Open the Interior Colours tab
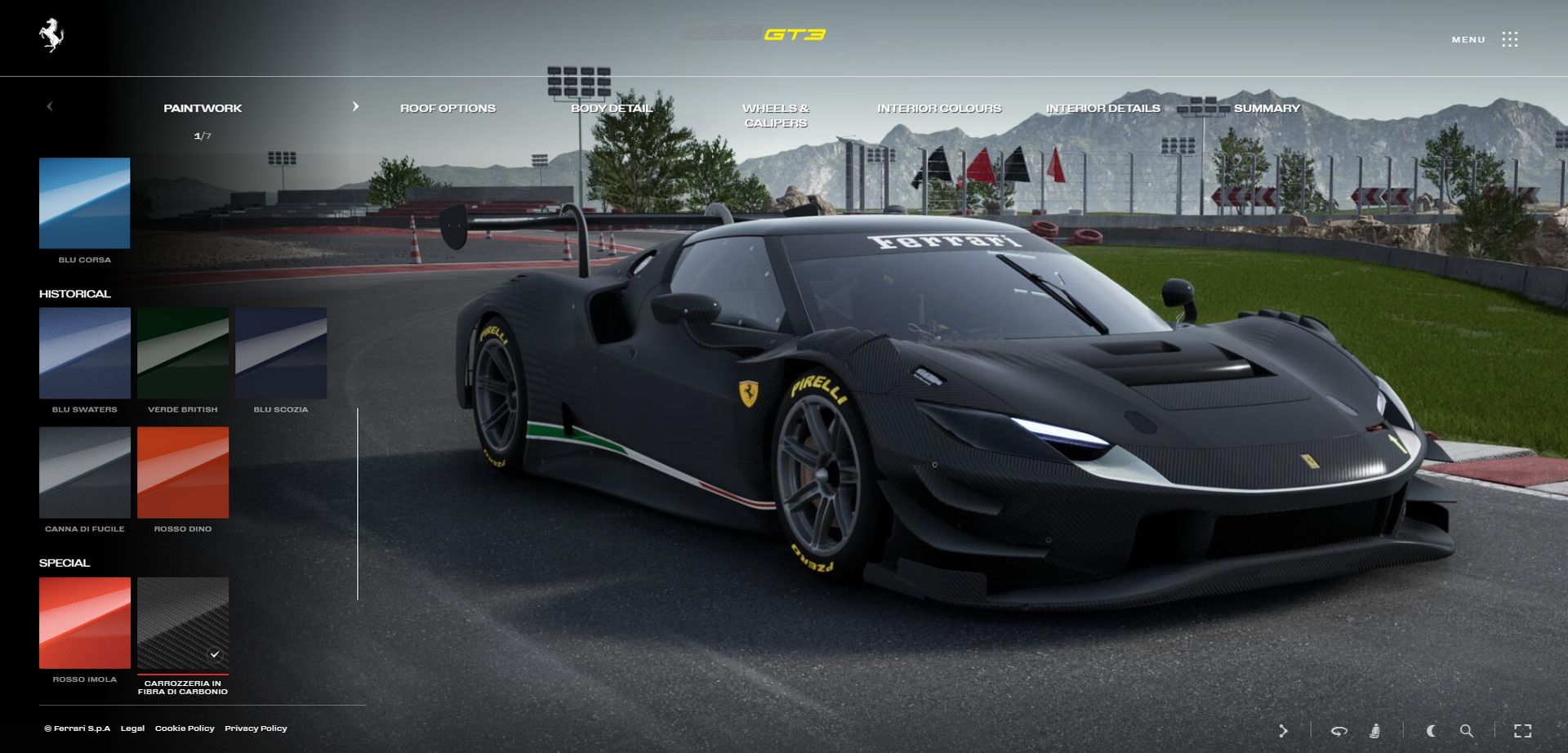The width and height of the screenshot is (1568, 753). point(939,109)
